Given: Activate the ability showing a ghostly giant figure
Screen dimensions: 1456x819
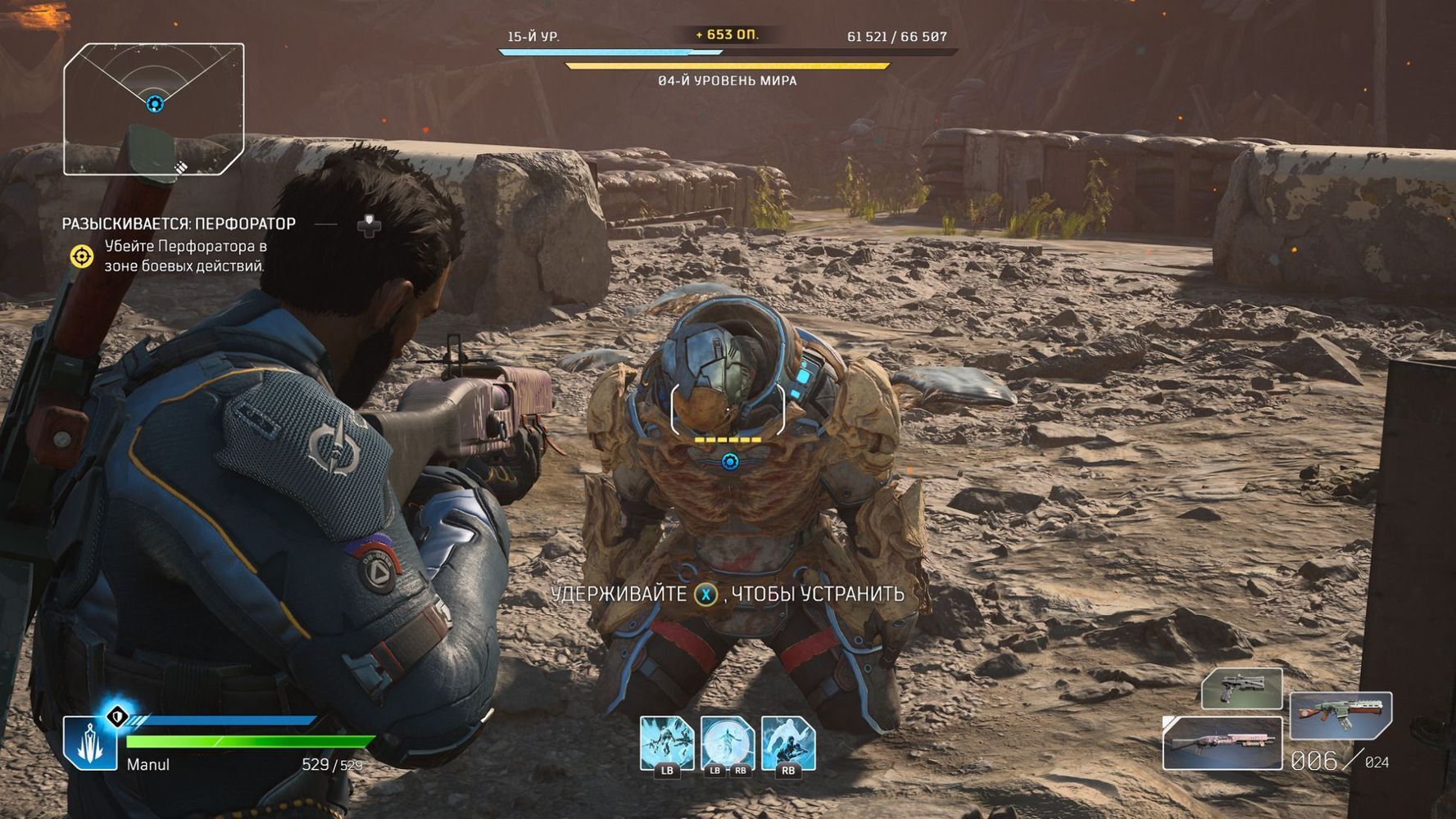Looking at the screenshot, I should click(x=788, y=743).
